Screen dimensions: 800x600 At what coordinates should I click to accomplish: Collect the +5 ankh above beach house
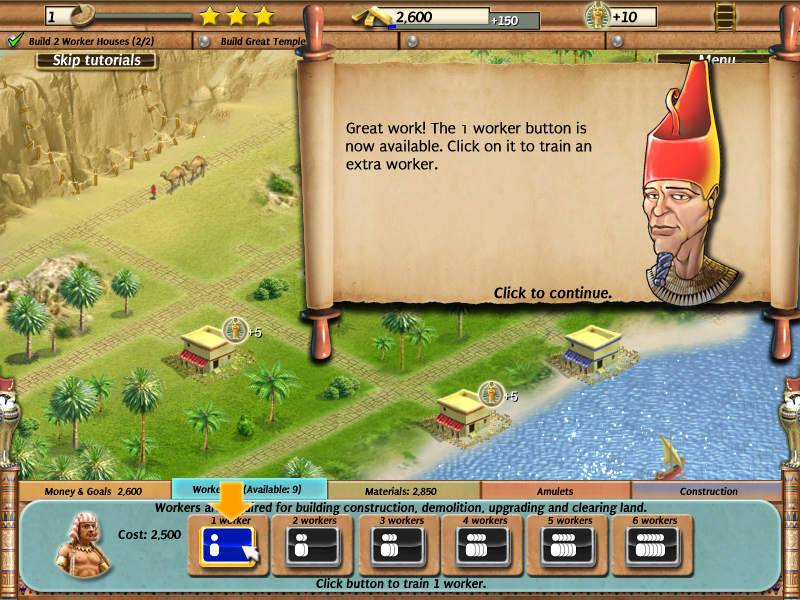tap(491, 394)
